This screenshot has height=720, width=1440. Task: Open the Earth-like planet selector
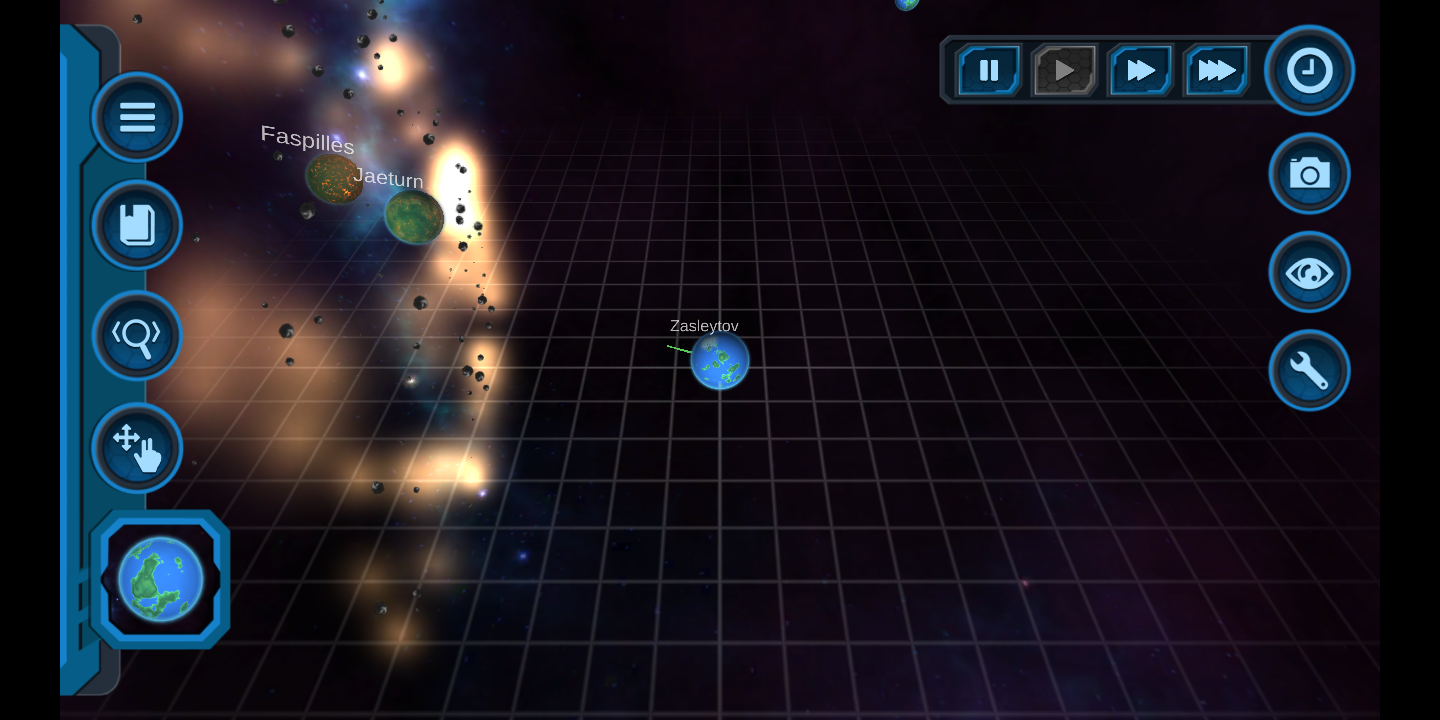click(x=161, y=579)
